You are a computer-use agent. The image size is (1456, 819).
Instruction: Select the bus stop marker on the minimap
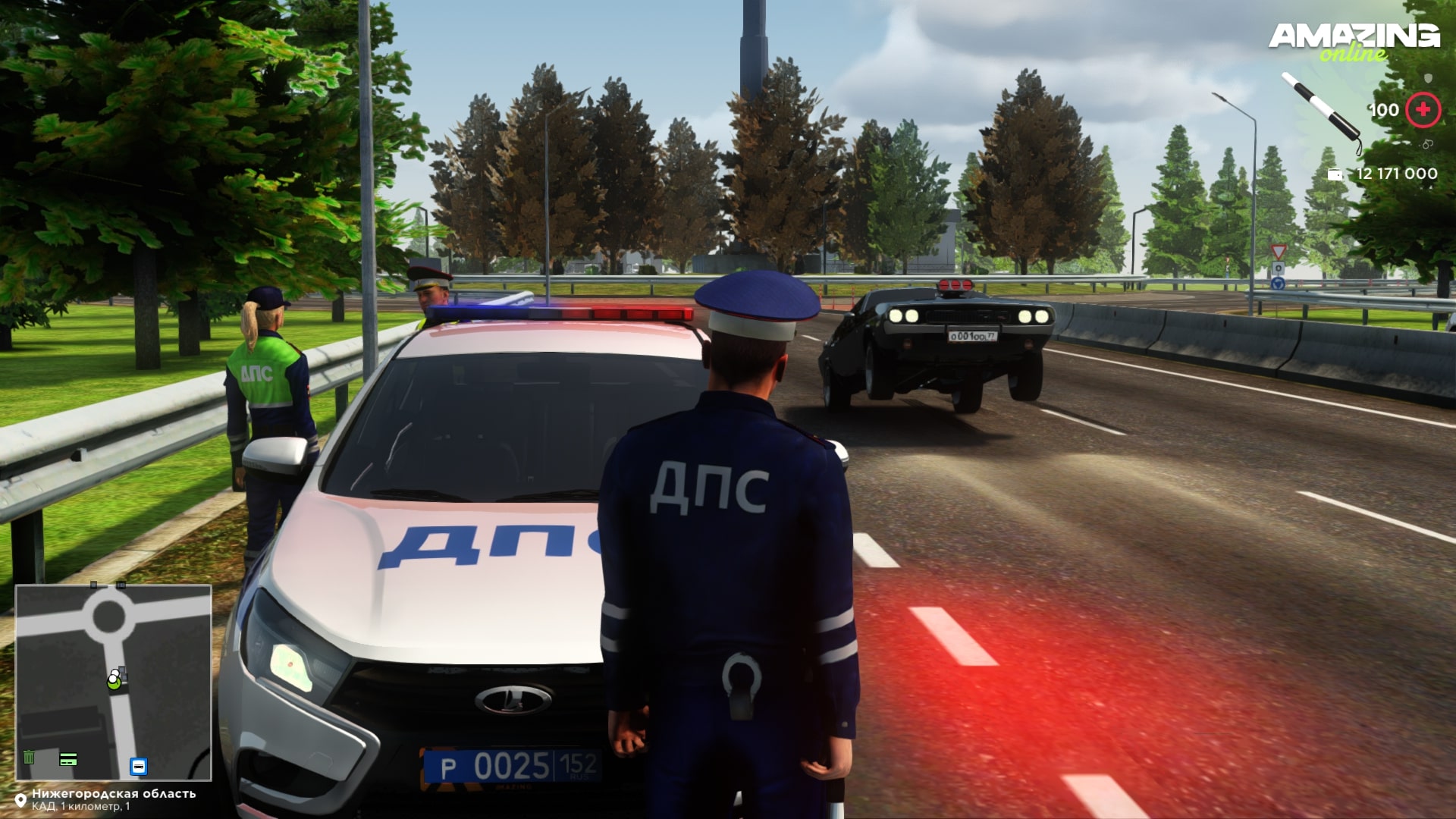point(138,766)
